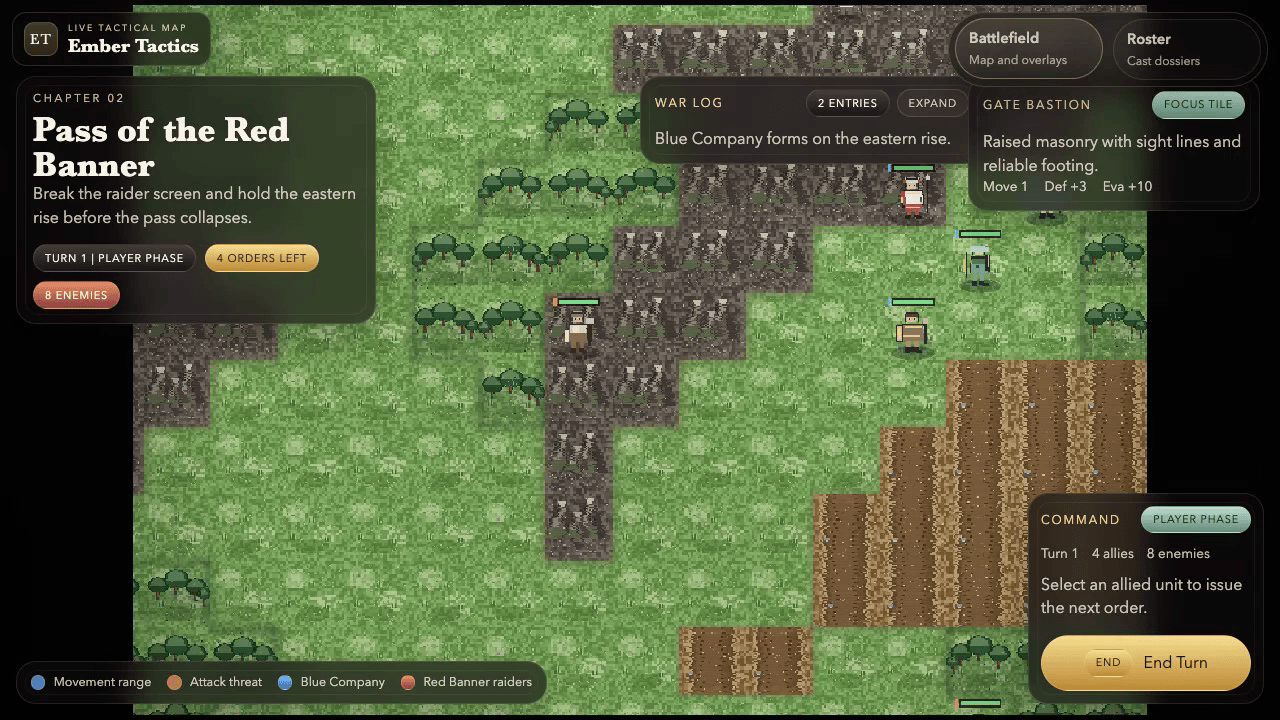Toggle the 4 ORDERS LEFT pill
Image resolution: width=1280 pixels, height=720 pixels.
(x=261, y=258)
